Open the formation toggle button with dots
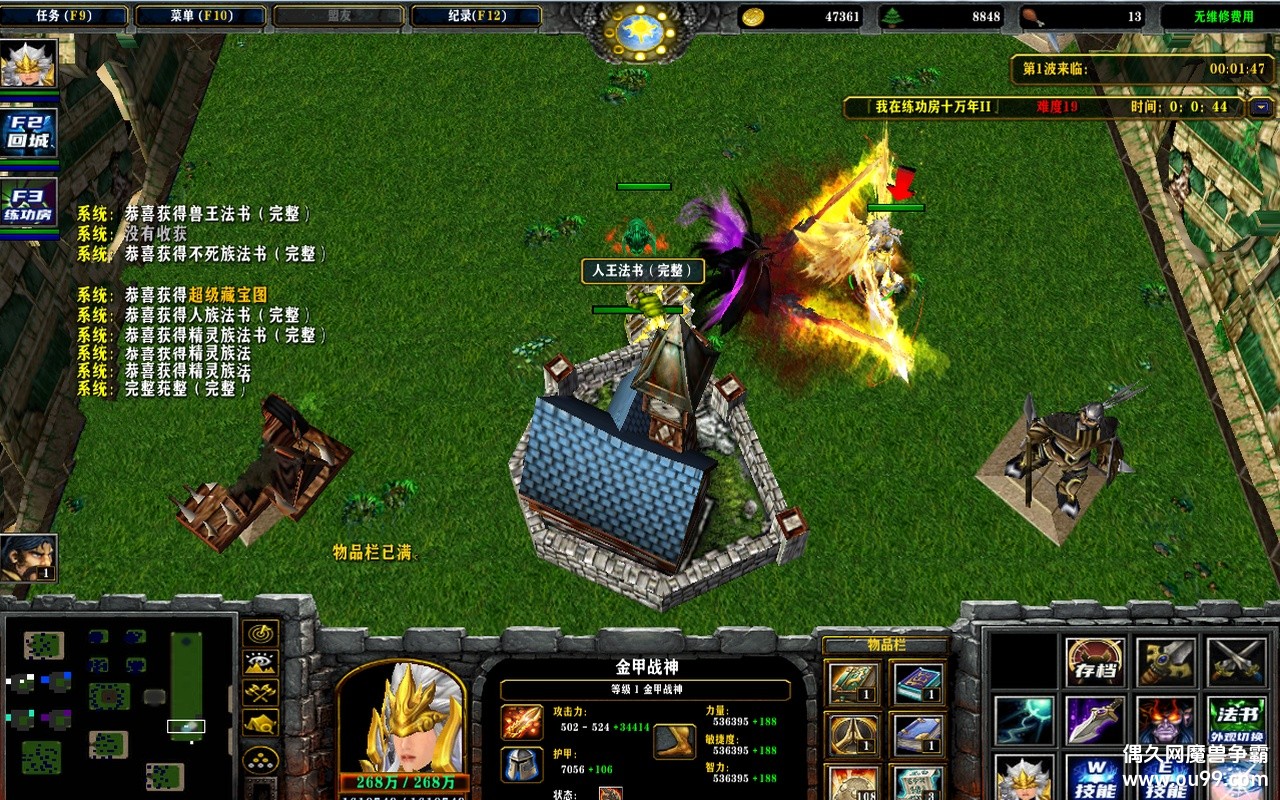This screenshot has width=1280, height=800. pos(261,760)
